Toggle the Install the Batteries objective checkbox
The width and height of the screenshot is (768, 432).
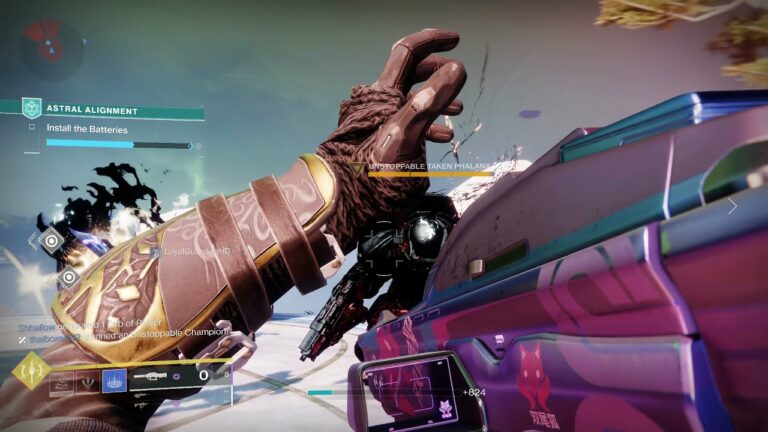pyautogui.click(x=32, y=128)
